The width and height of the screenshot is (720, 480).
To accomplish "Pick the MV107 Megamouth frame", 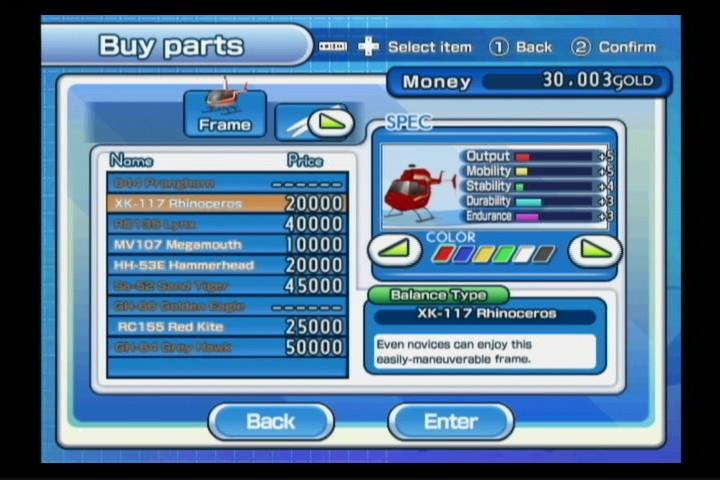I will tap(227, 244).
